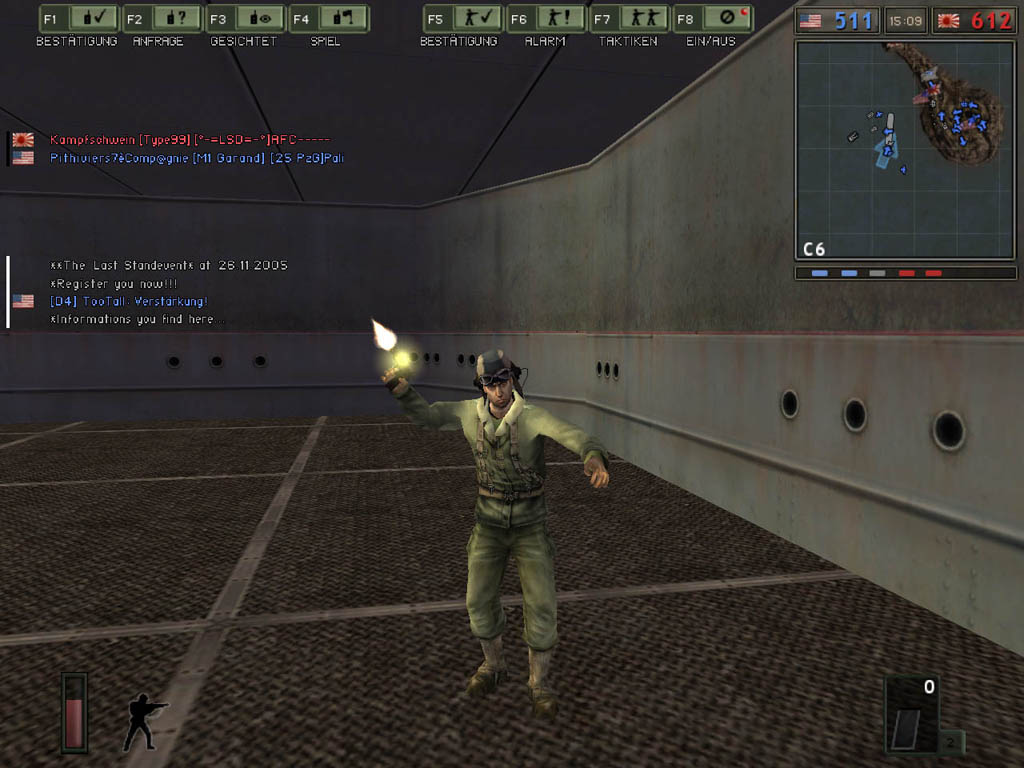Choose the F4 Spiel command menu
This screenshot has height=768, width=1024.
329,19
